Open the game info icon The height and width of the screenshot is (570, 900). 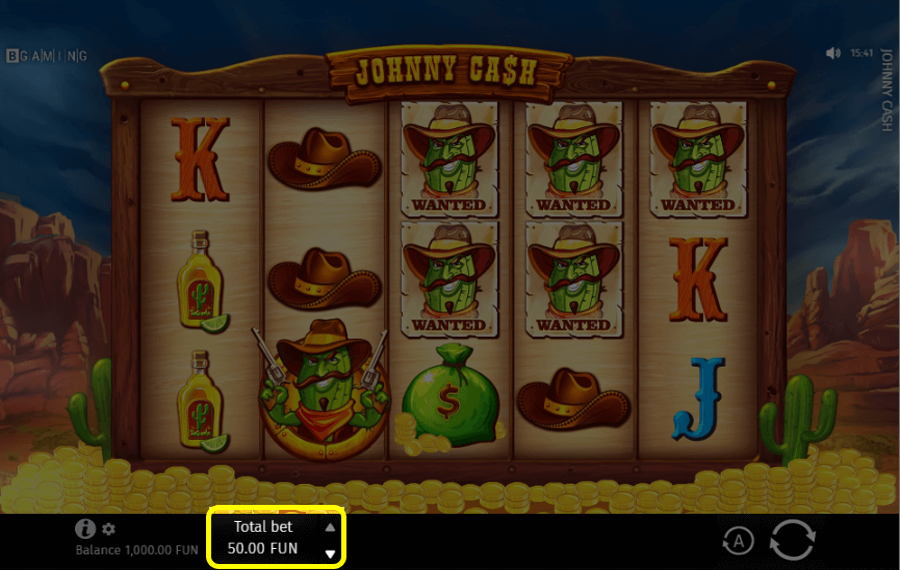click(x=85, y=529)
